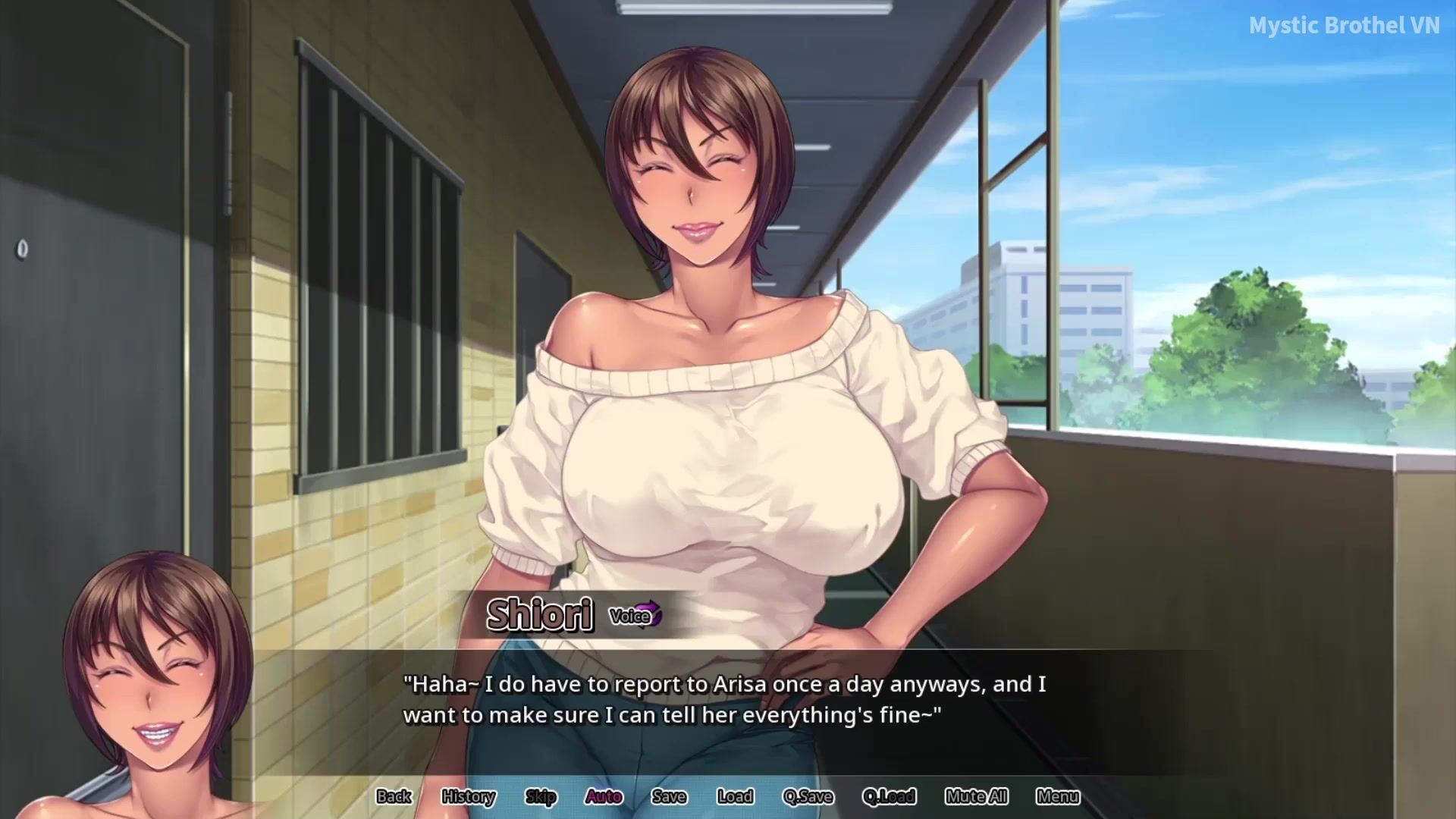
Task: Open the game Menu
Action: 1058,796
